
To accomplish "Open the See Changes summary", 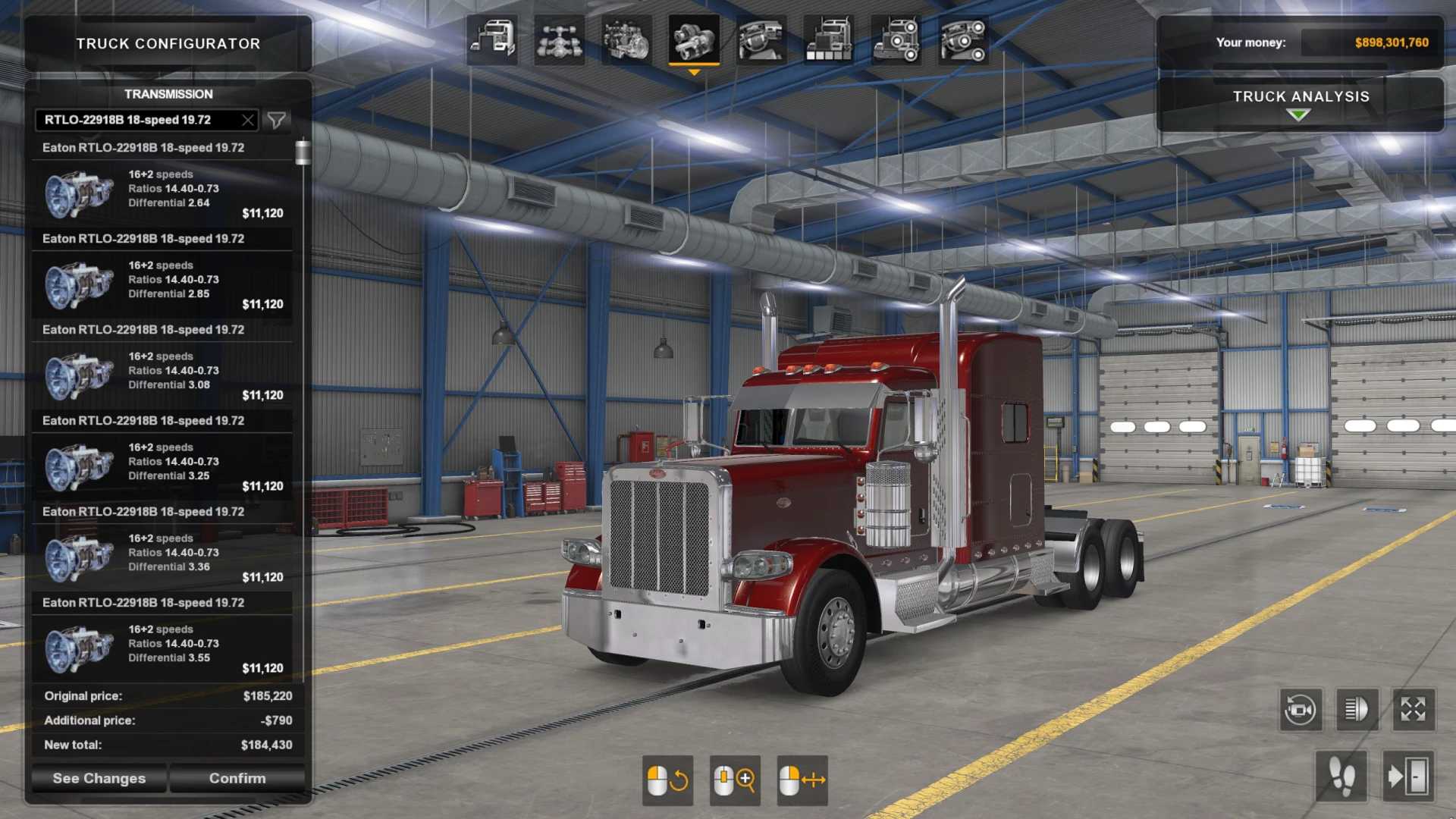I will coord(99,778).
